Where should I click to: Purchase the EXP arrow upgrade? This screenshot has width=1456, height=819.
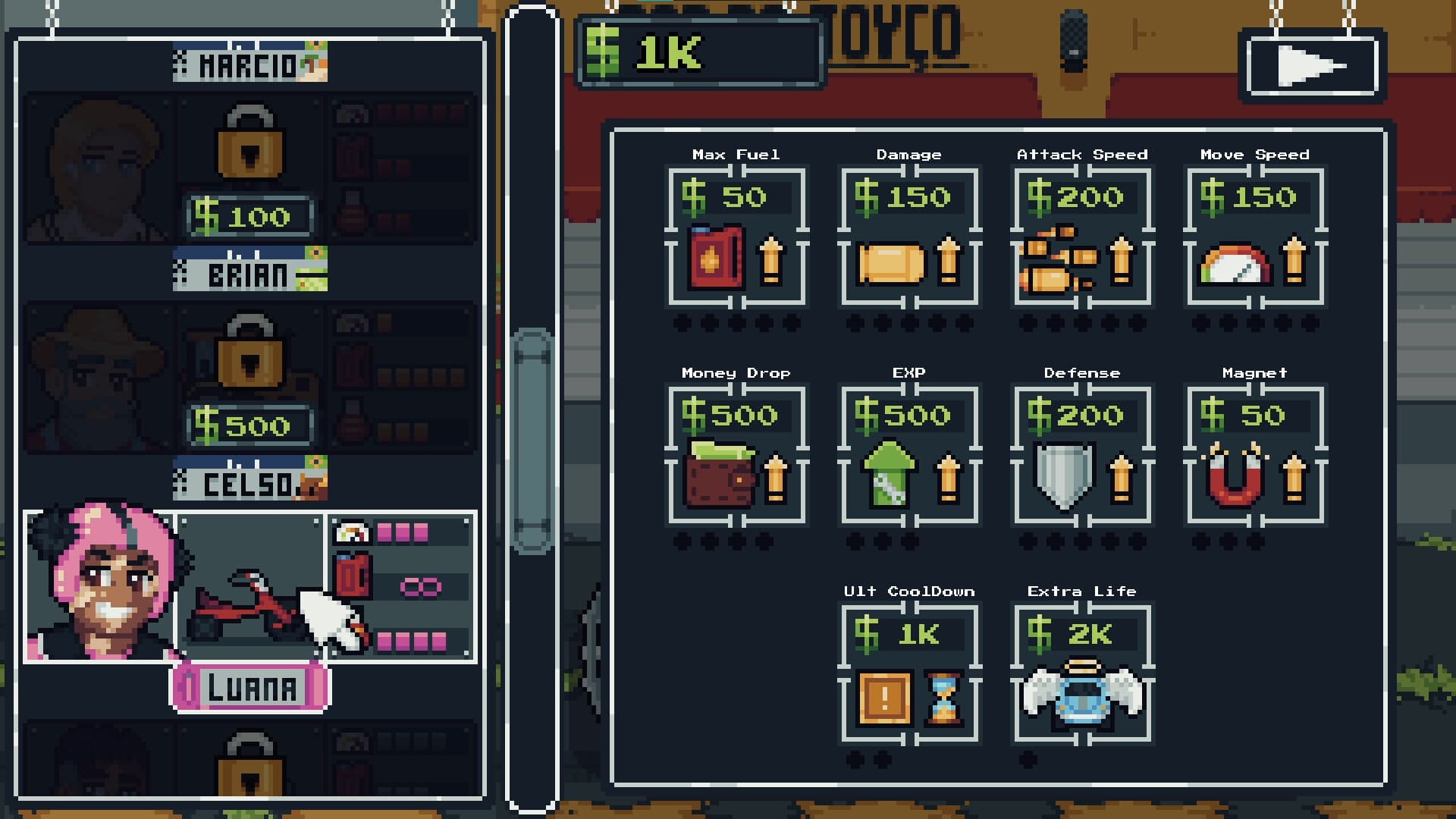[x=908, y=455]
